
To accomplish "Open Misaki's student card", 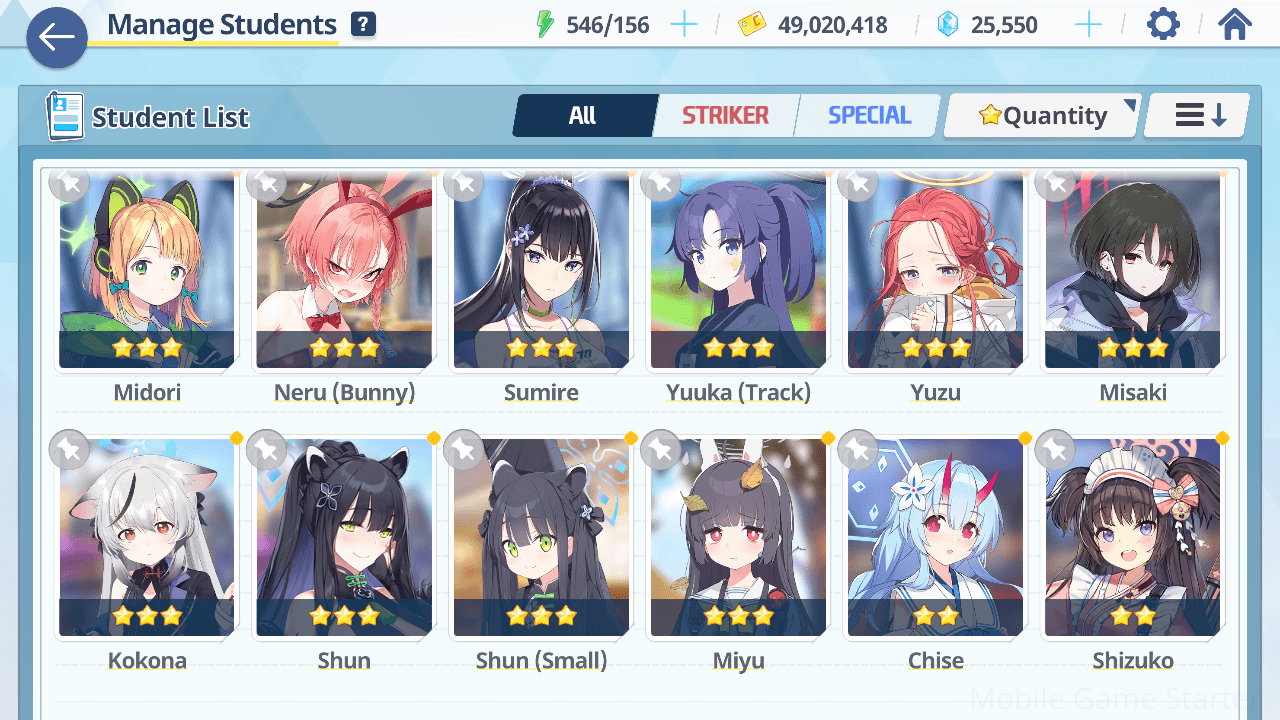I will [1132, 270].
